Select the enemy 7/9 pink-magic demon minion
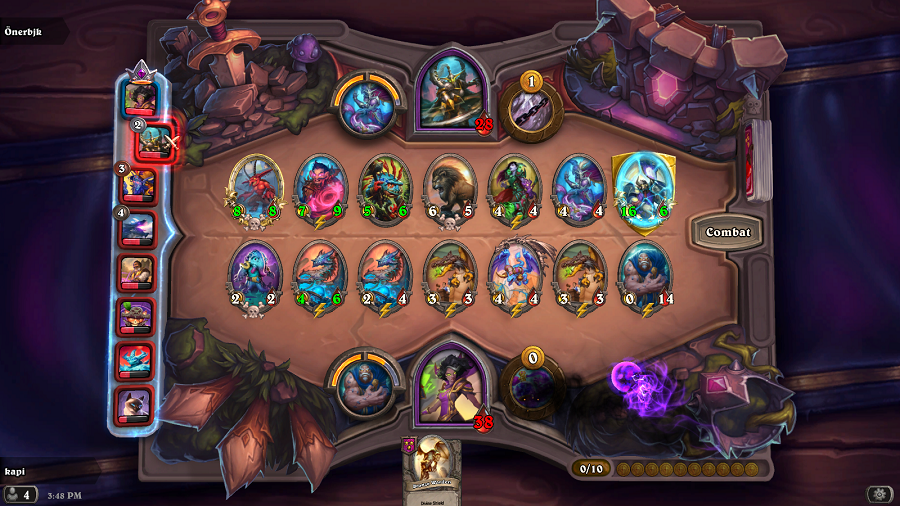This screenshot has height=506, width=900. click(320, 187)
